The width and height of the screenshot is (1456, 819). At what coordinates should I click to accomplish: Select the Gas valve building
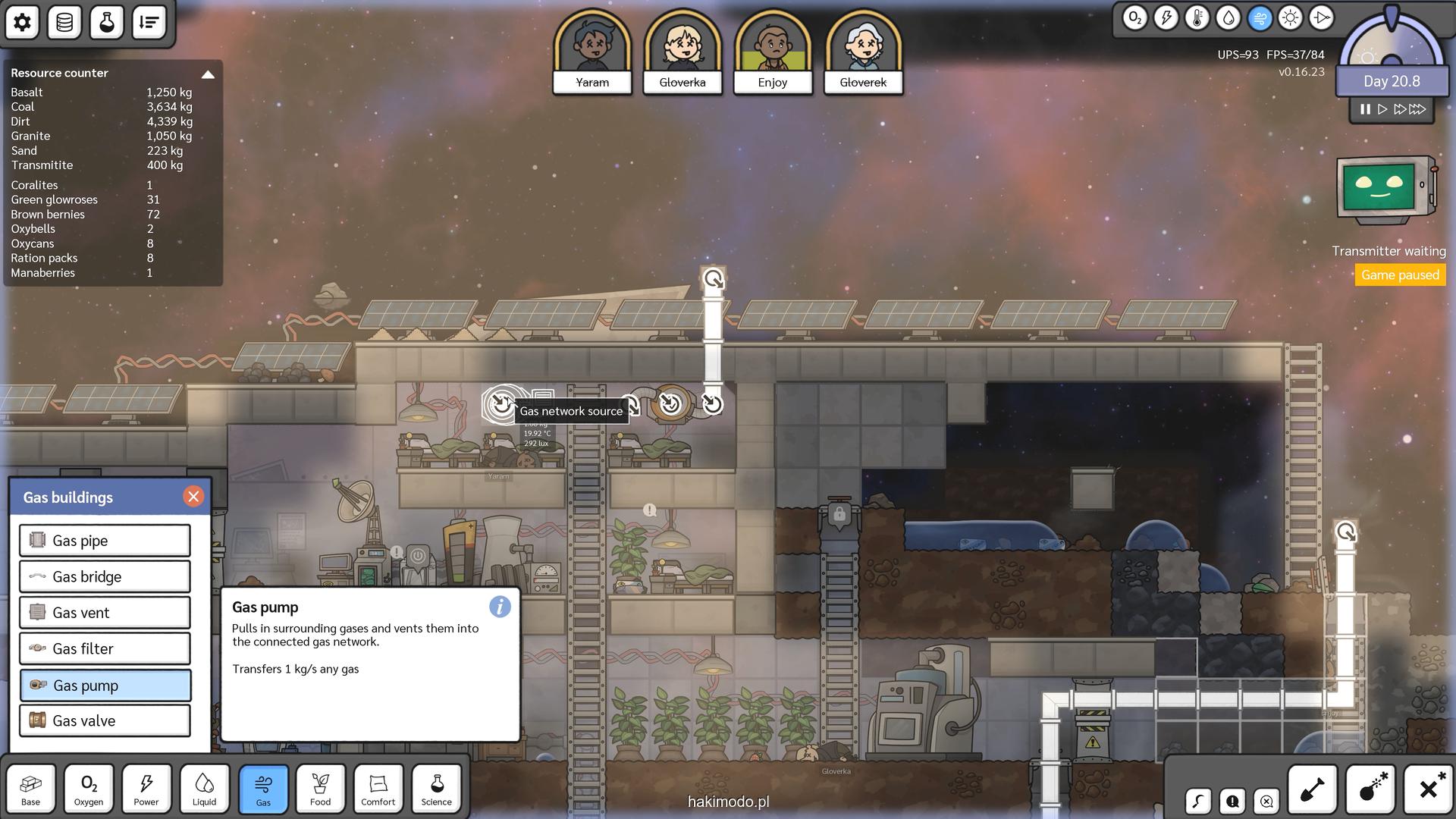coord(105,721)
